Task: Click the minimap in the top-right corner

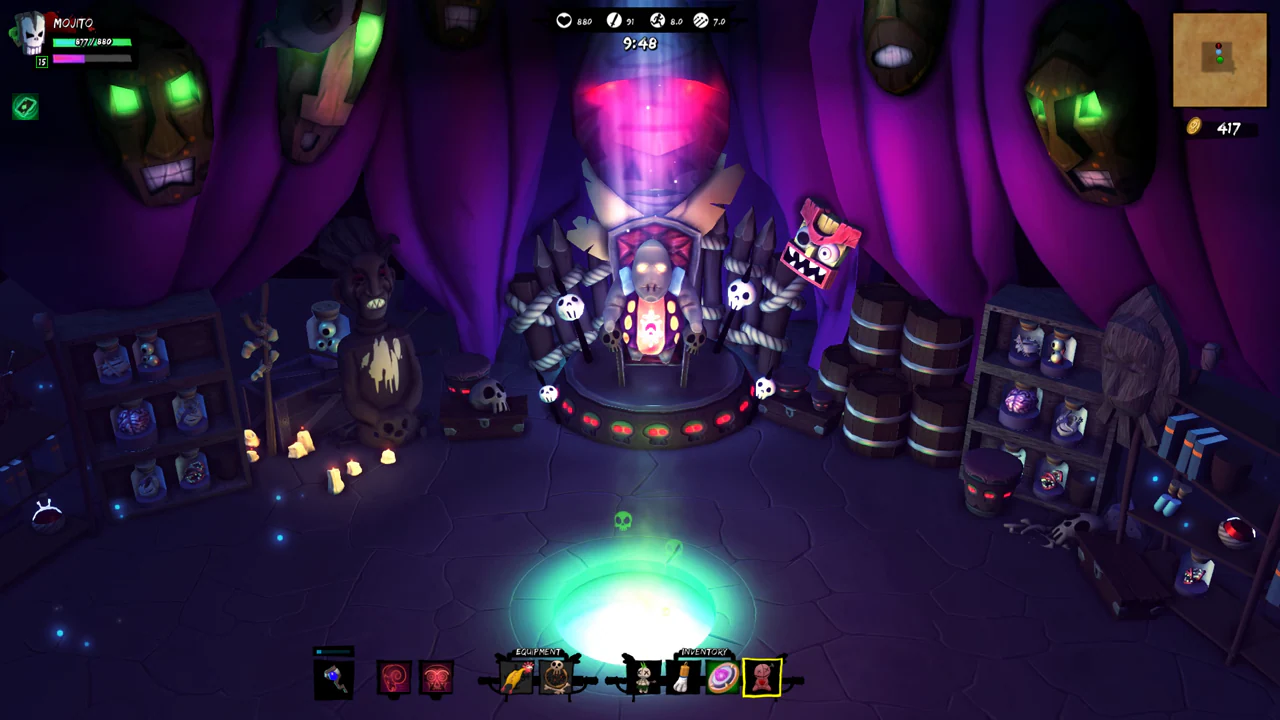Action: tap(1219, 60)
